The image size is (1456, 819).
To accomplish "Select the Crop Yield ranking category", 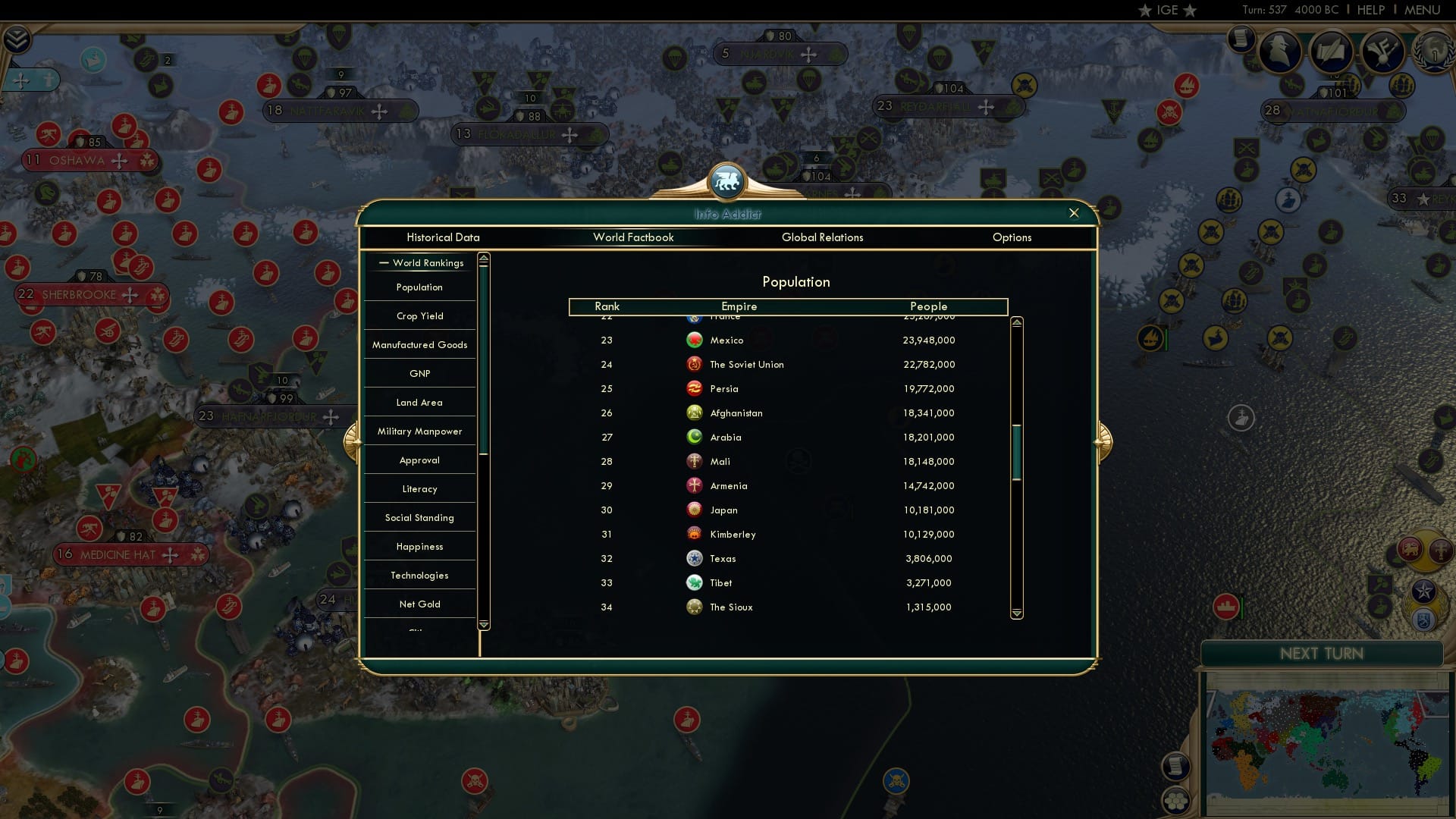I will tap(419, 315).
